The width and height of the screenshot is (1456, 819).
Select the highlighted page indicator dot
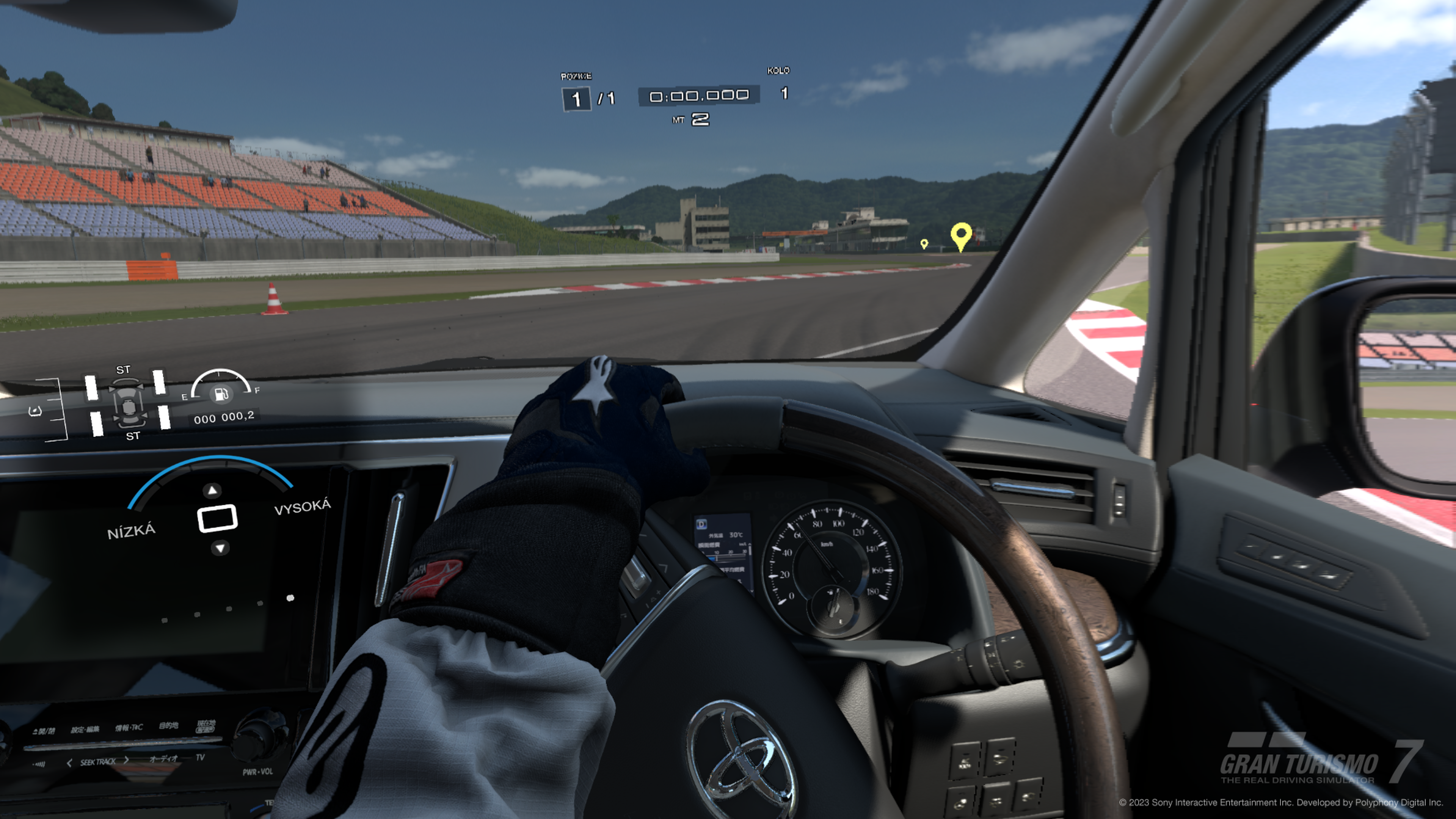coord(290,598)
